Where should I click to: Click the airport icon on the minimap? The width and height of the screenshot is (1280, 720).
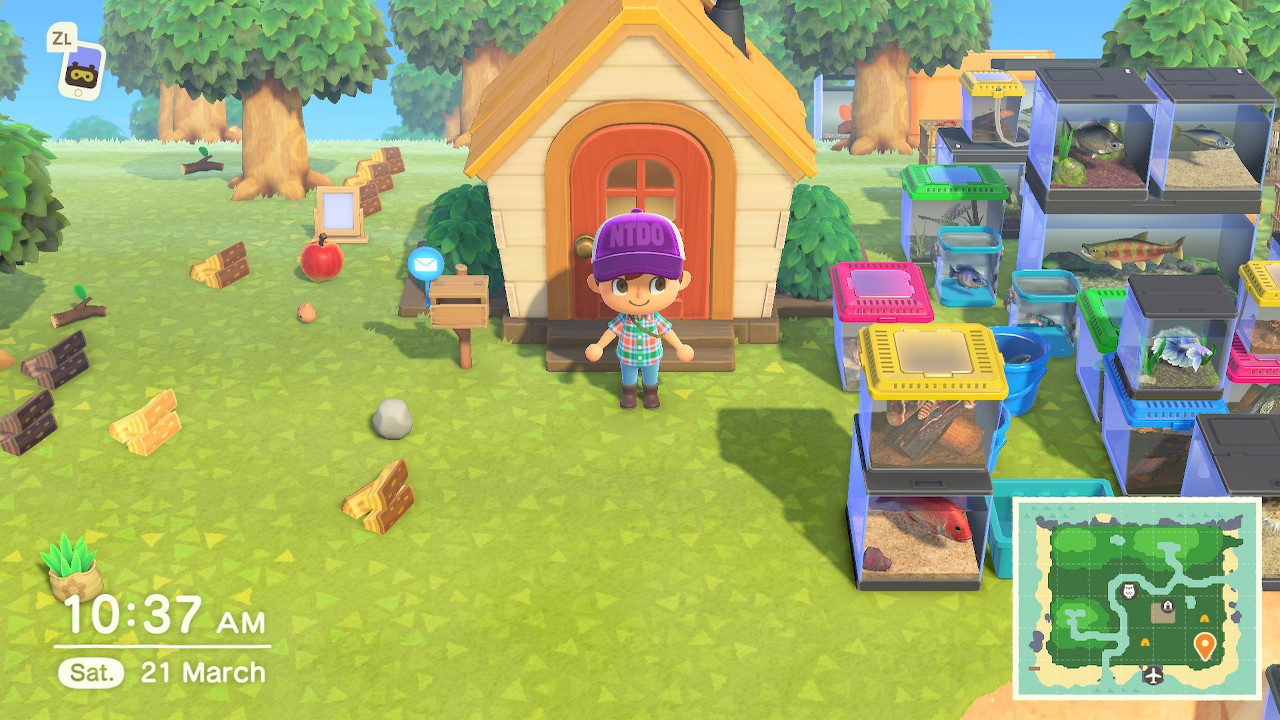[1152, 673]
